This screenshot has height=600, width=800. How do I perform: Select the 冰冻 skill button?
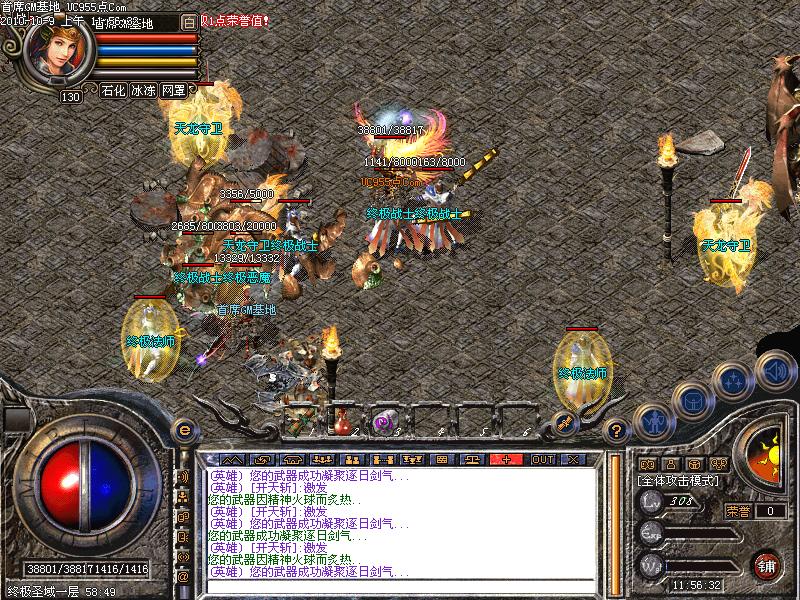tap(143, 90)
